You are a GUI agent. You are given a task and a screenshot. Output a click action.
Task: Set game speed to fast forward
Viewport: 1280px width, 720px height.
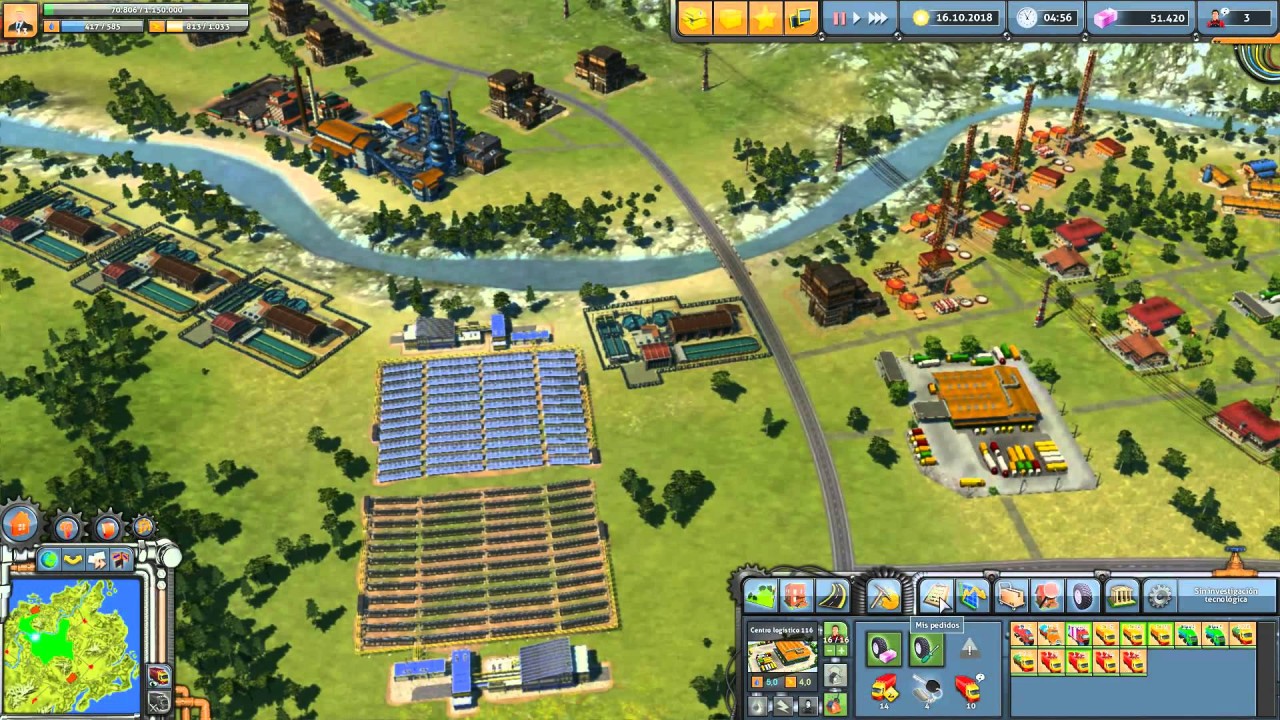click(x=877, y=18)
